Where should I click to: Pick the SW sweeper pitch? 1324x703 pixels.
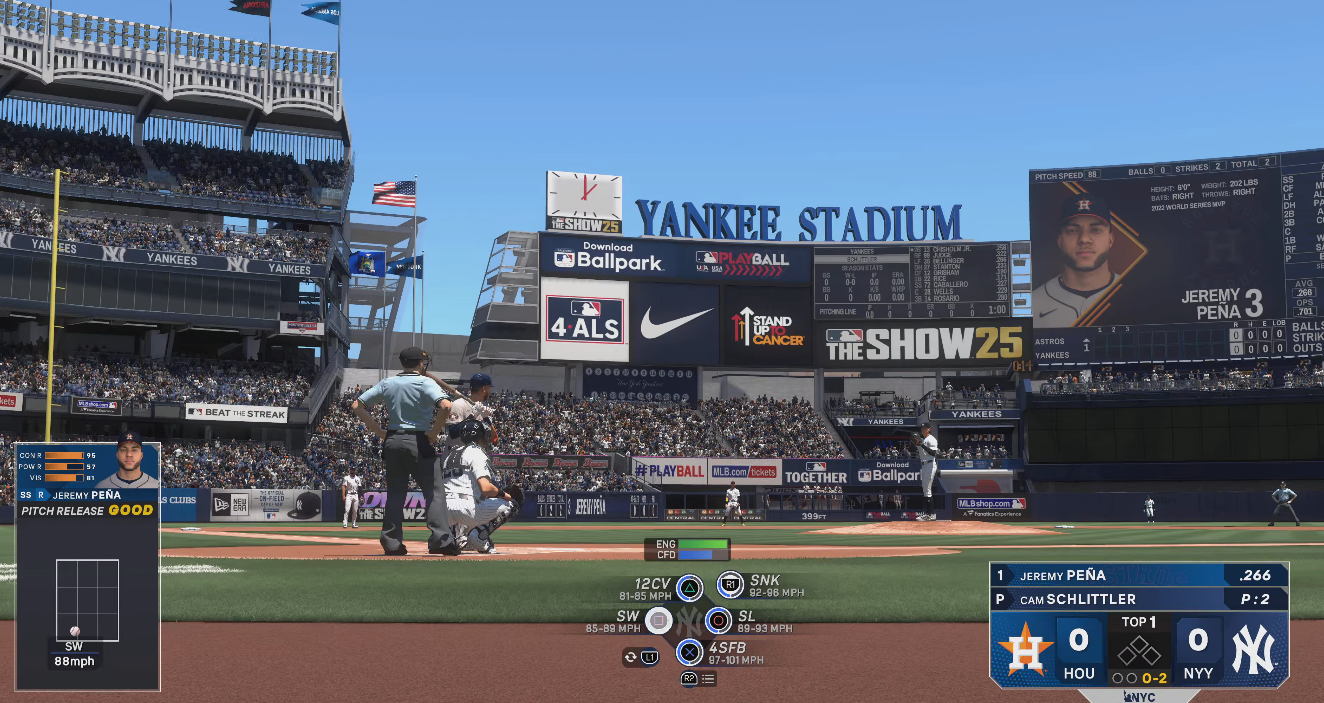pyautogui.click(x=658, y=621)
